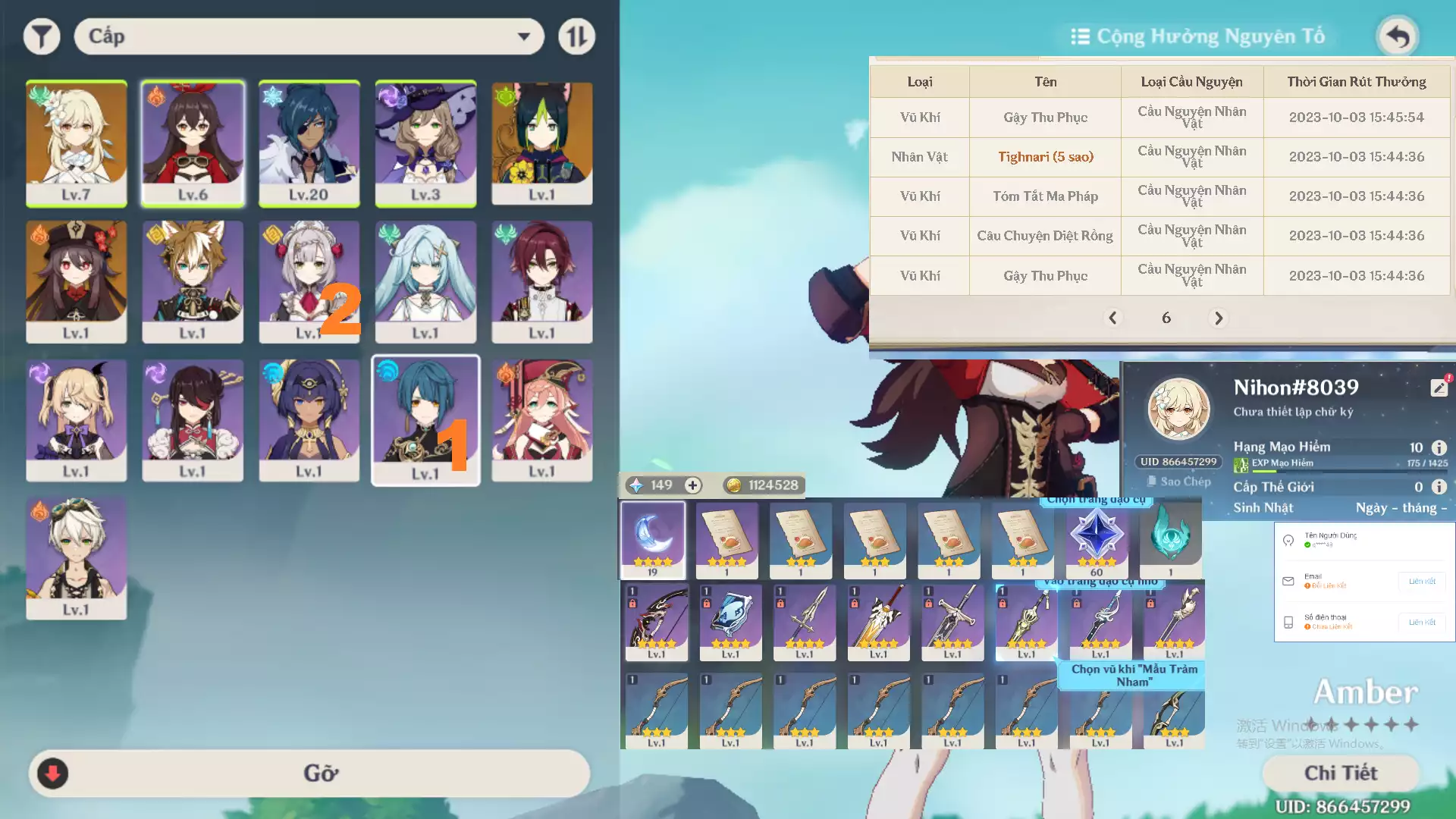Click the pencil edit icon near Nihon#8039
The height and width of the screenshot is (819, 1456).
[1439, 387]
